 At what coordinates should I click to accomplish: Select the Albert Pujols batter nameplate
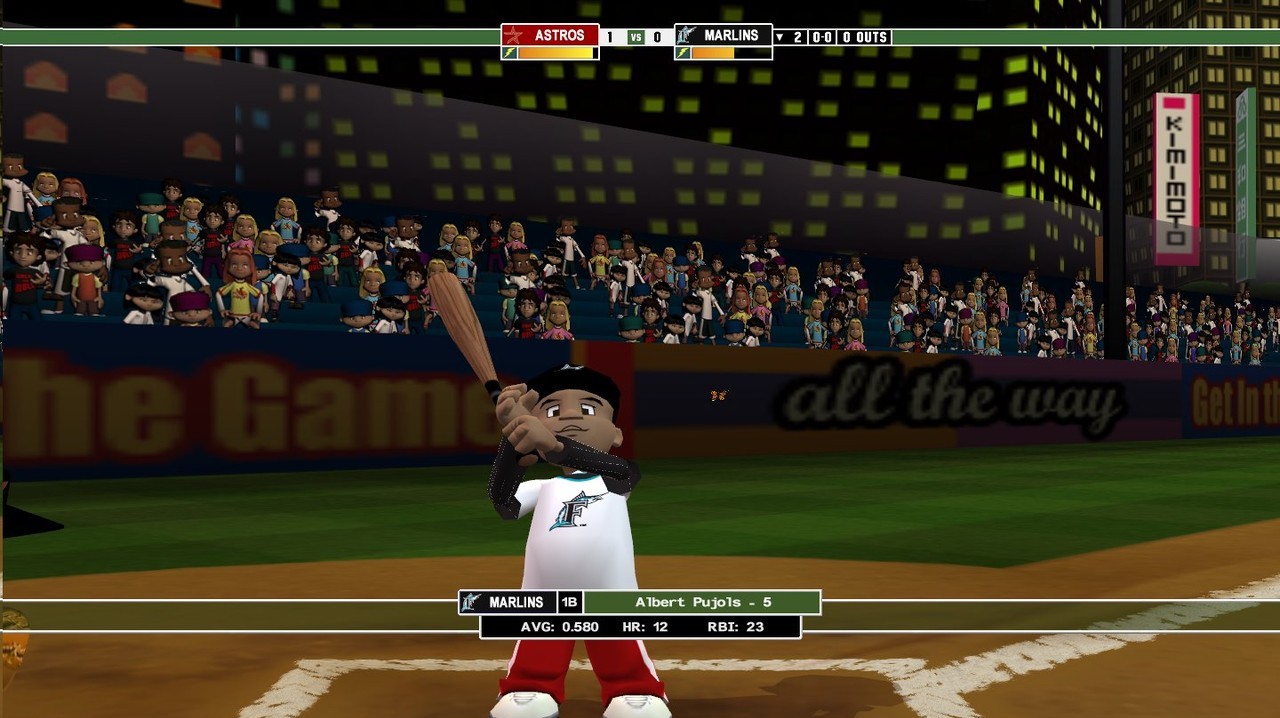point(702,602)
